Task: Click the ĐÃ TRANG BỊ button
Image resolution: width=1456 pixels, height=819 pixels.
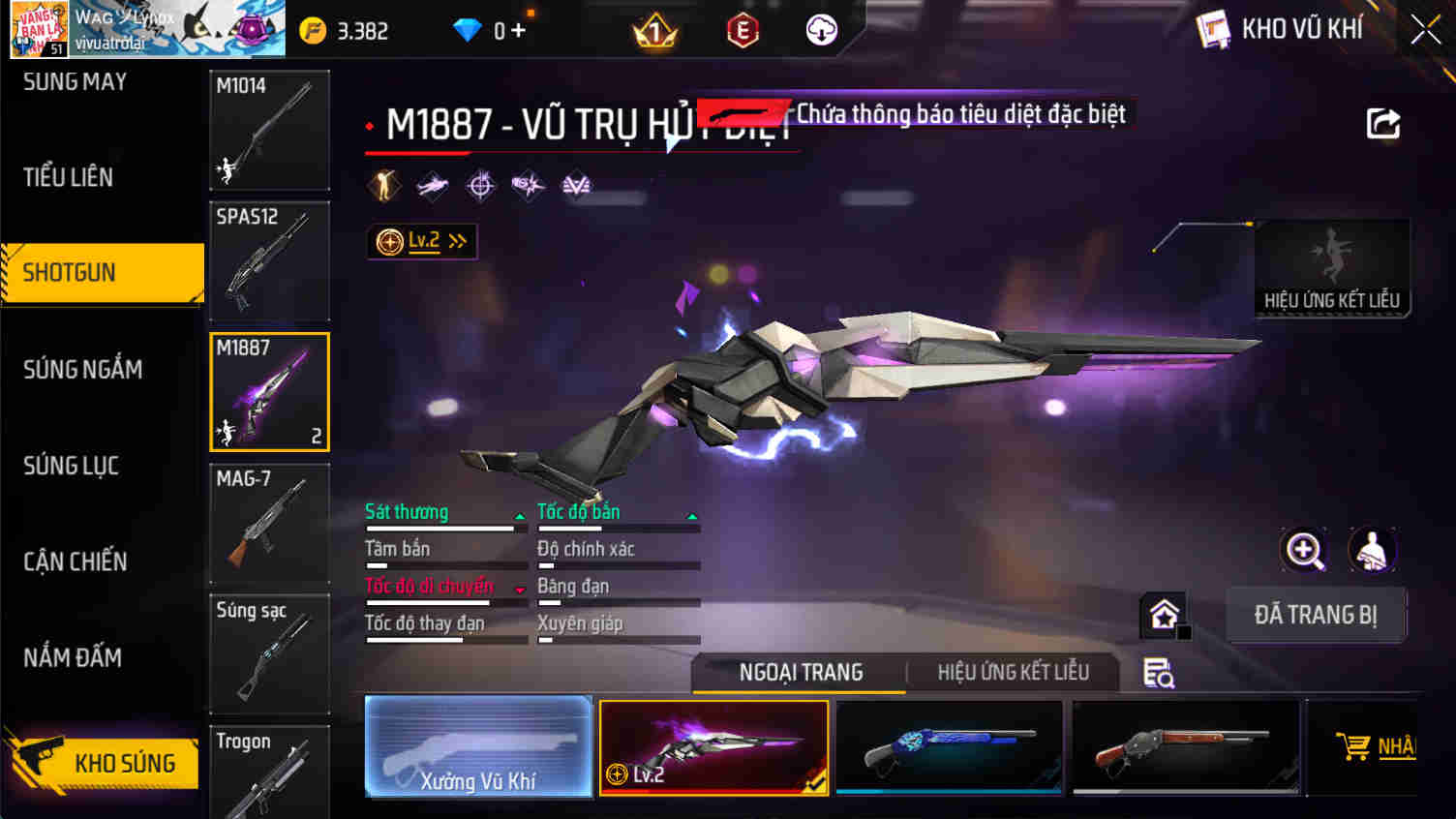Action: click(1317, 615)
